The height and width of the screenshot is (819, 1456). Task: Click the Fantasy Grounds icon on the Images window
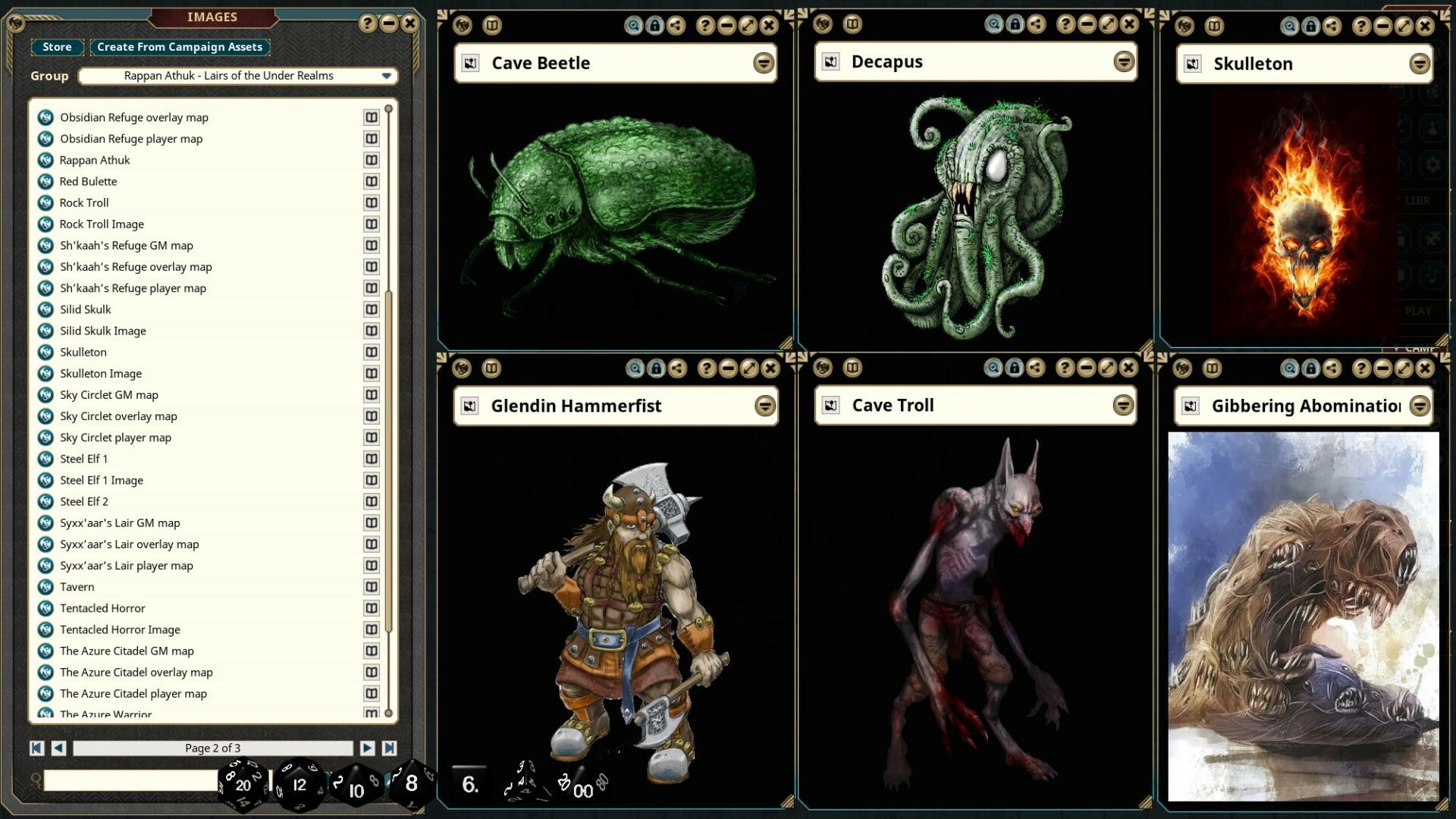tap(15, 24)
